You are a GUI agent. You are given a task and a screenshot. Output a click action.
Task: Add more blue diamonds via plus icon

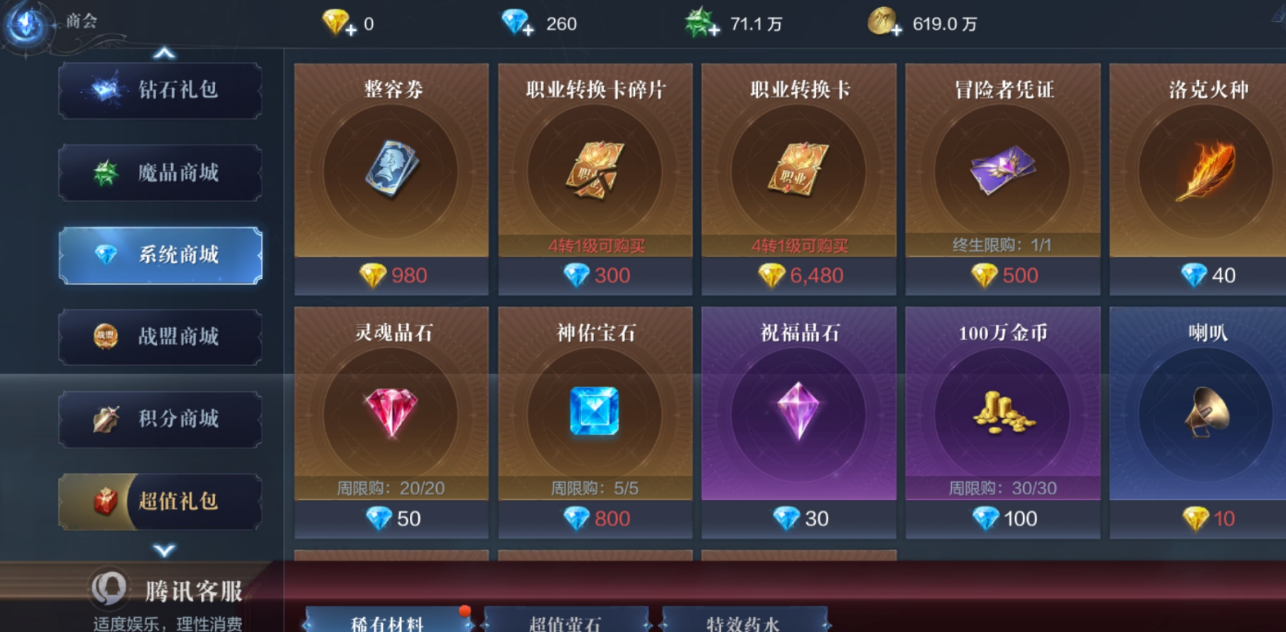(x=528, y=29)
